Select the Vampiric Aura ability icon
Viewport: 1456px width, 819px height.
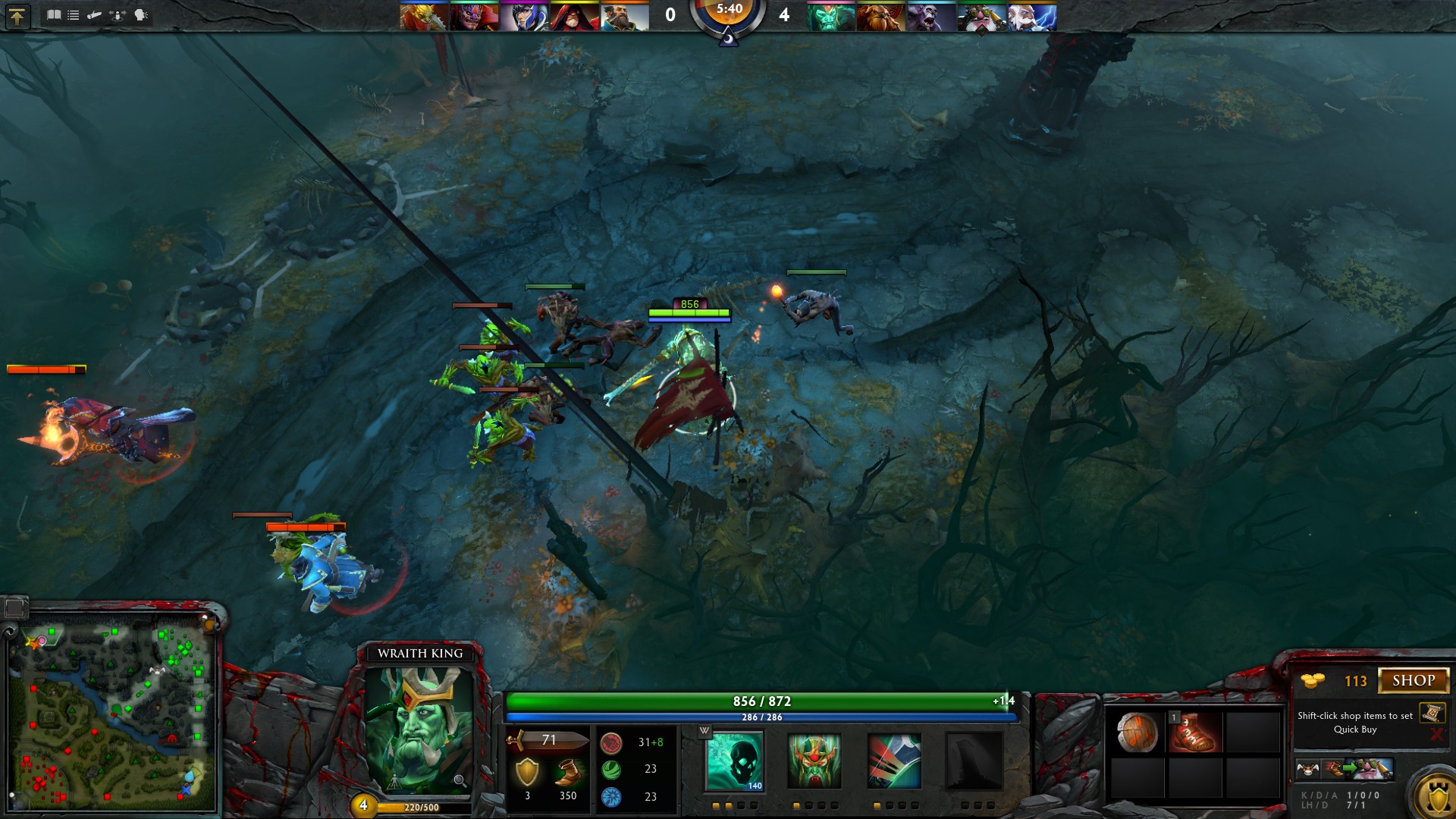[x=814, y=761]
